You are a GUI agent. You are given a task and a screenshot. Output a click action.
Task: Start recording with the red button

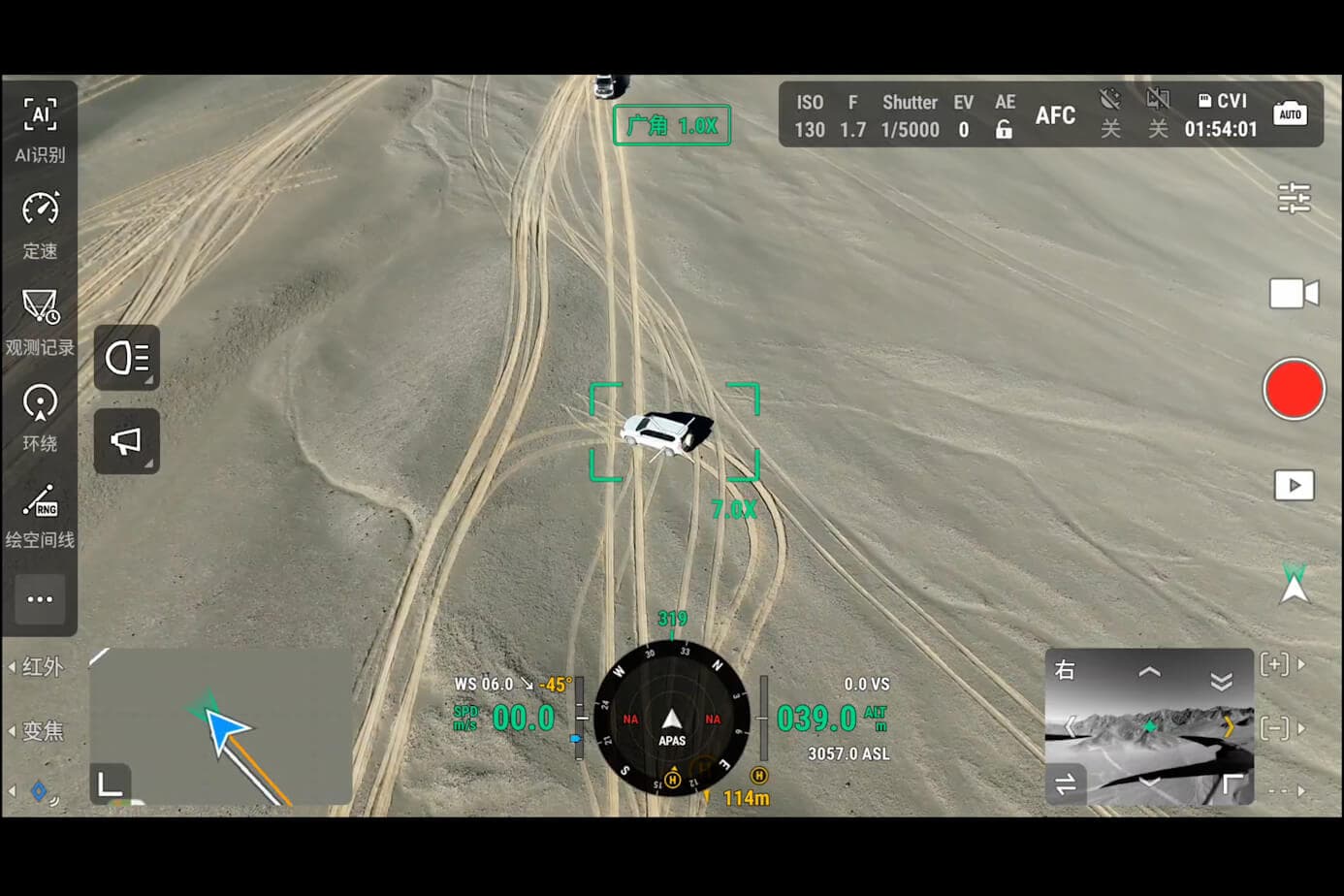1294,390
